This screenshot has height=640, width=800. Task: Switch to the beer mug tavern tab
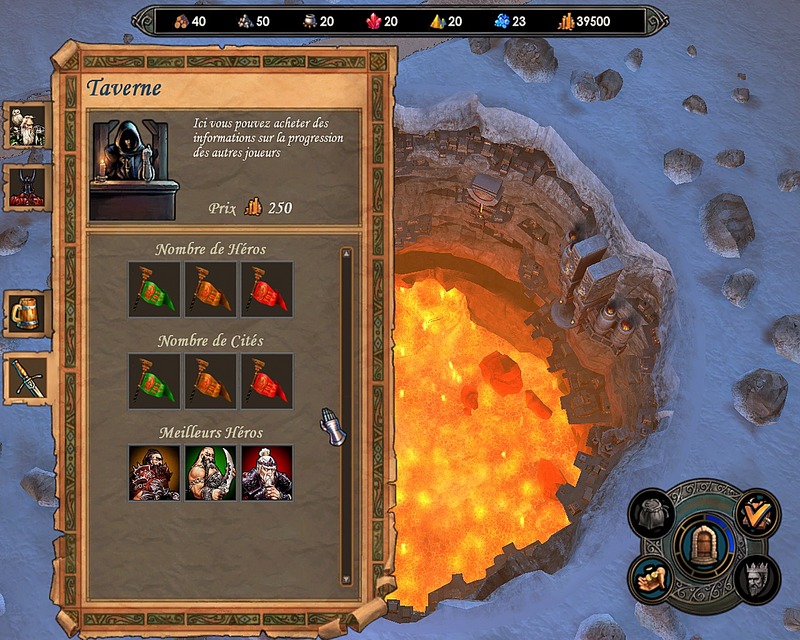point(25,314)
